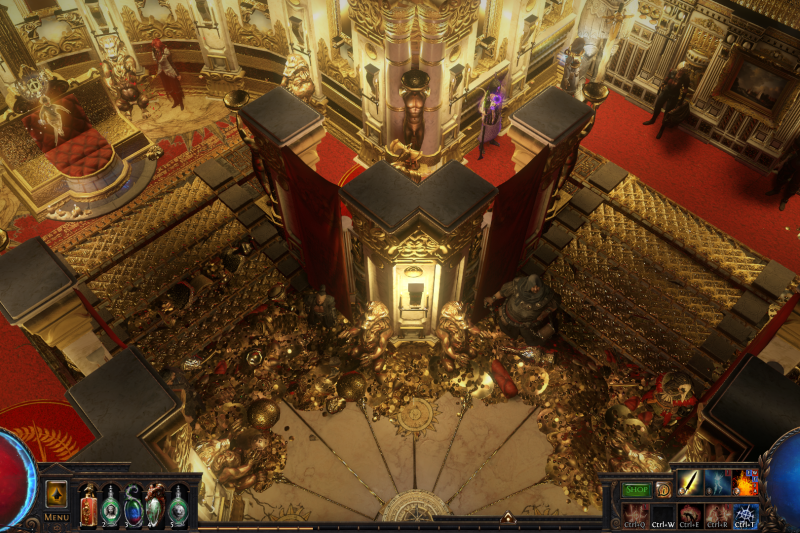Click the round coin icon beside Shop
The image size is (800, 533).
[x=663, y=490]
